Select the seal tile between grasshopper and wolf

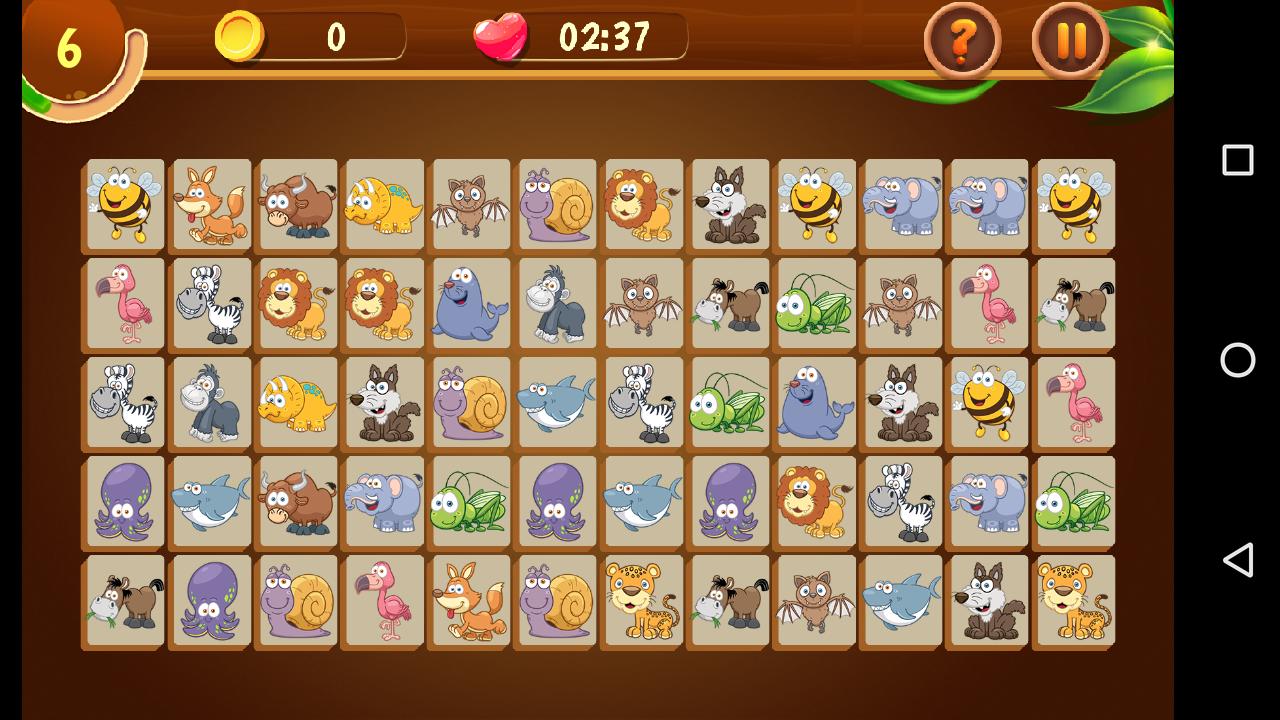click(815, 402)
